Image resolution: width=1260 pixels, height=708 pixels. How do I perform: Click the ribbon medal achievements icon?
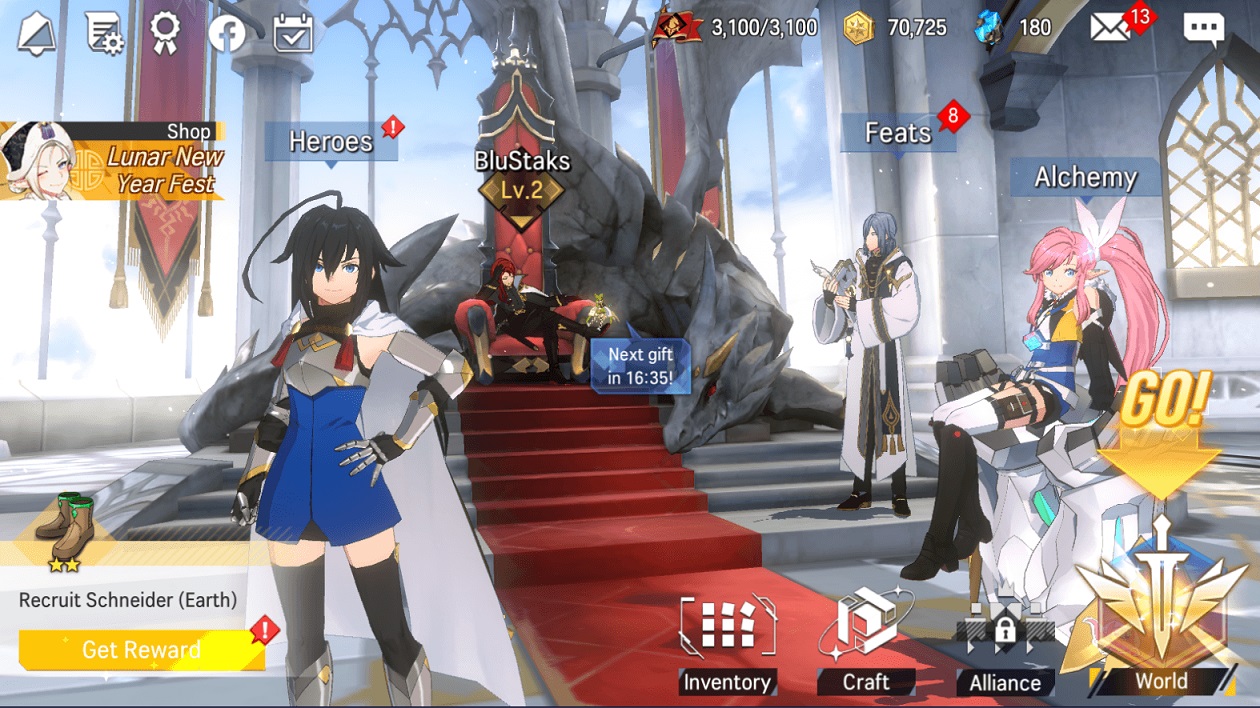[x=164, y=33]
